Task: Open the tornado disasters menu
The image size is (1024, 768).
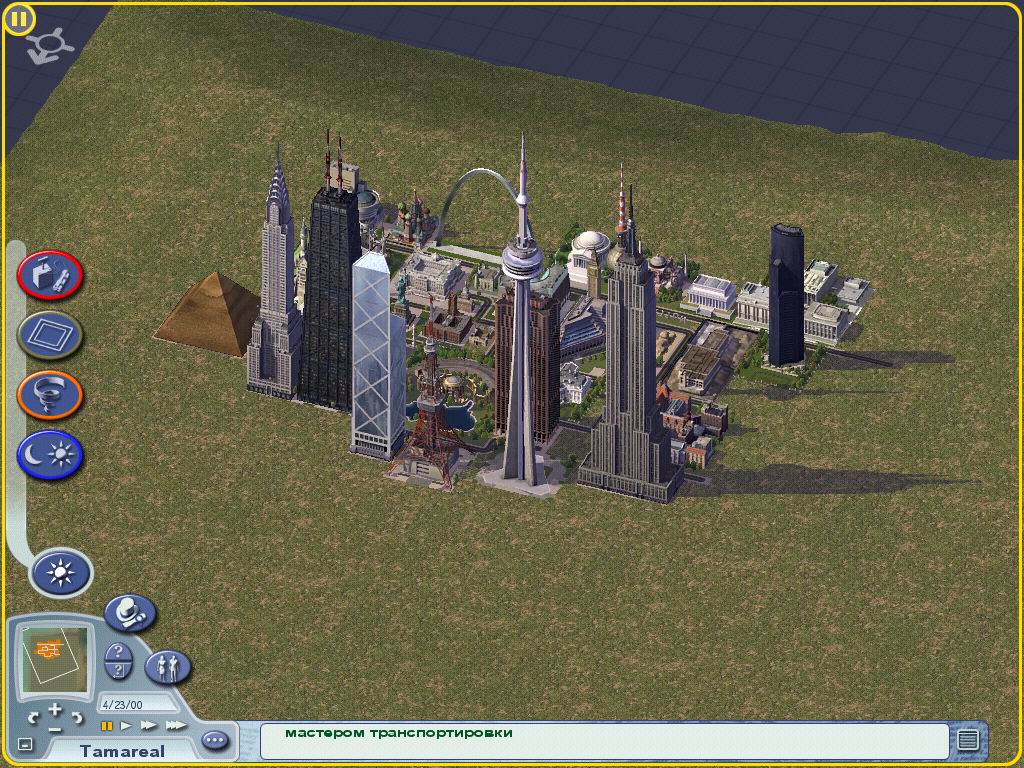Action: (50, 396)
